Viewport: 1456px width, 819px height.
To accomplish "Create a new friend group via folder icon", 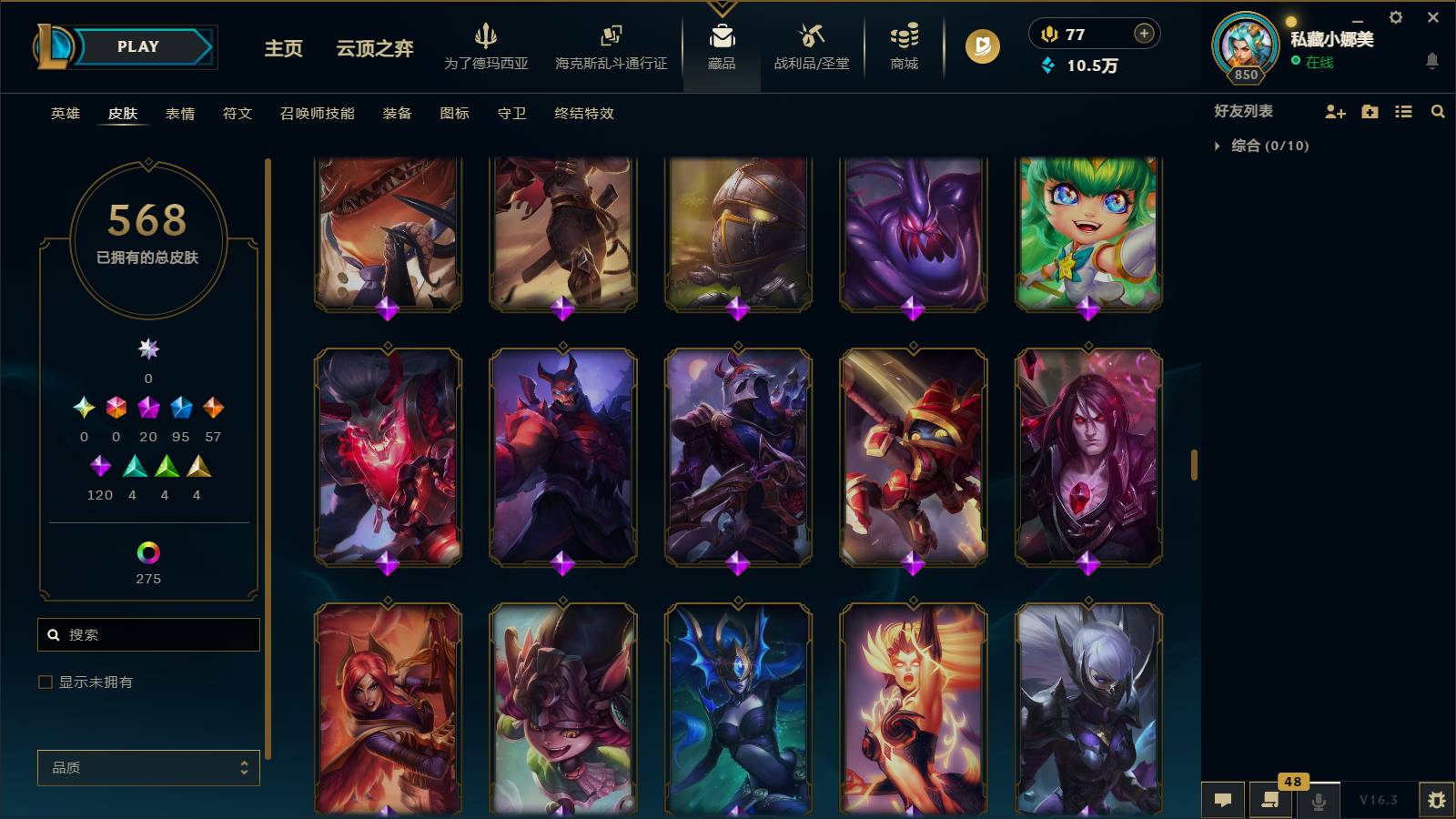I will (x=1369, y=111).
